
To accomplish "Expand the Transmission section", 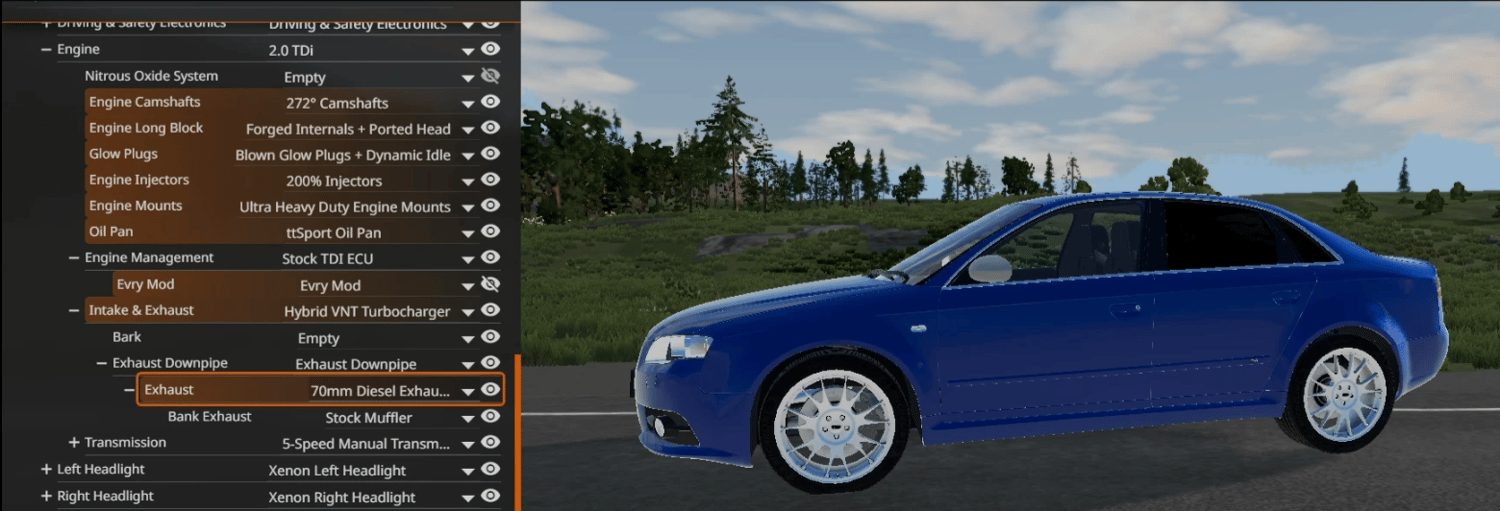I will pyautogui.click(x=74, y=442).
